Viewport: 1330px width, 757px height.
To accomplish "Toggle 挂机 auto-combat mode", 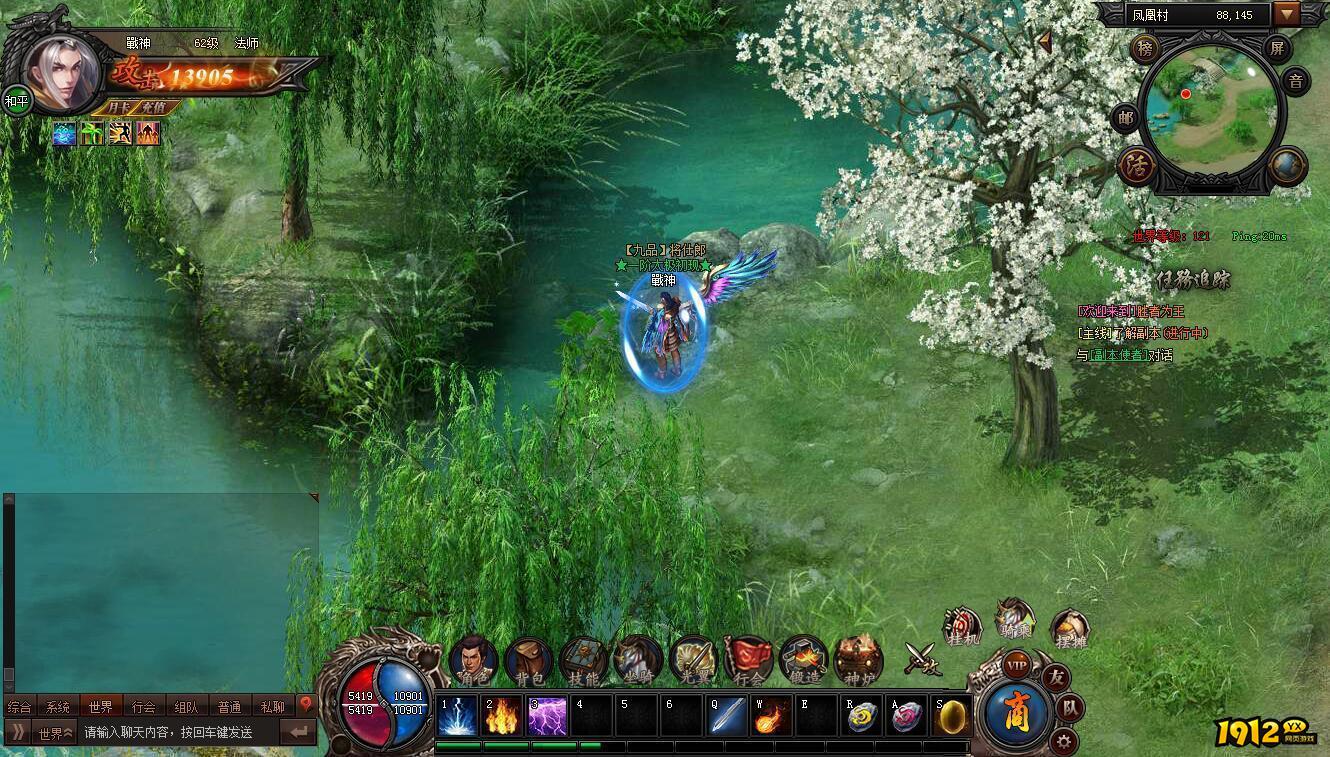I will pyautogui.click(x=961, y=627).
